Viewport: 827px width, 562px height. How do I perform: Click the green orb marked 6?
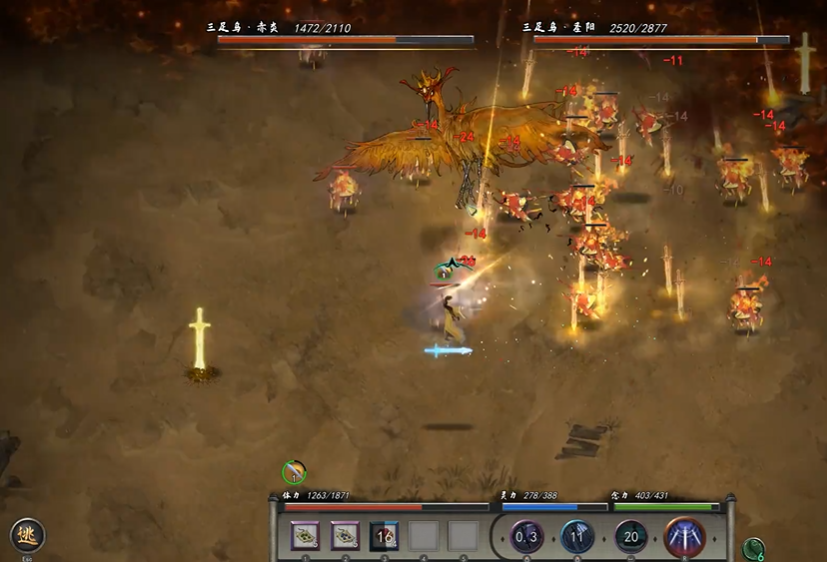point(755,549)
